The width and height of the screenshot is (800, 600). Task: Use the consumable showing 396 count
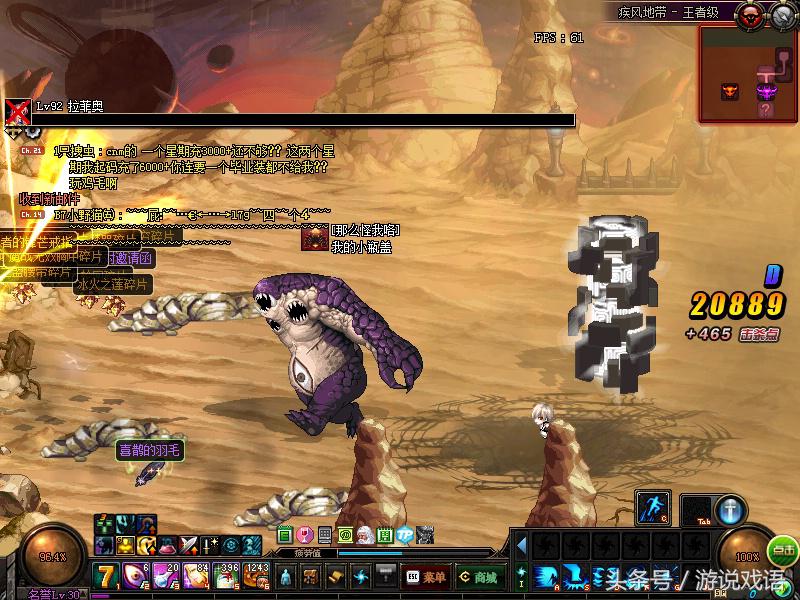pyautogui.click(x=228, y=577)
